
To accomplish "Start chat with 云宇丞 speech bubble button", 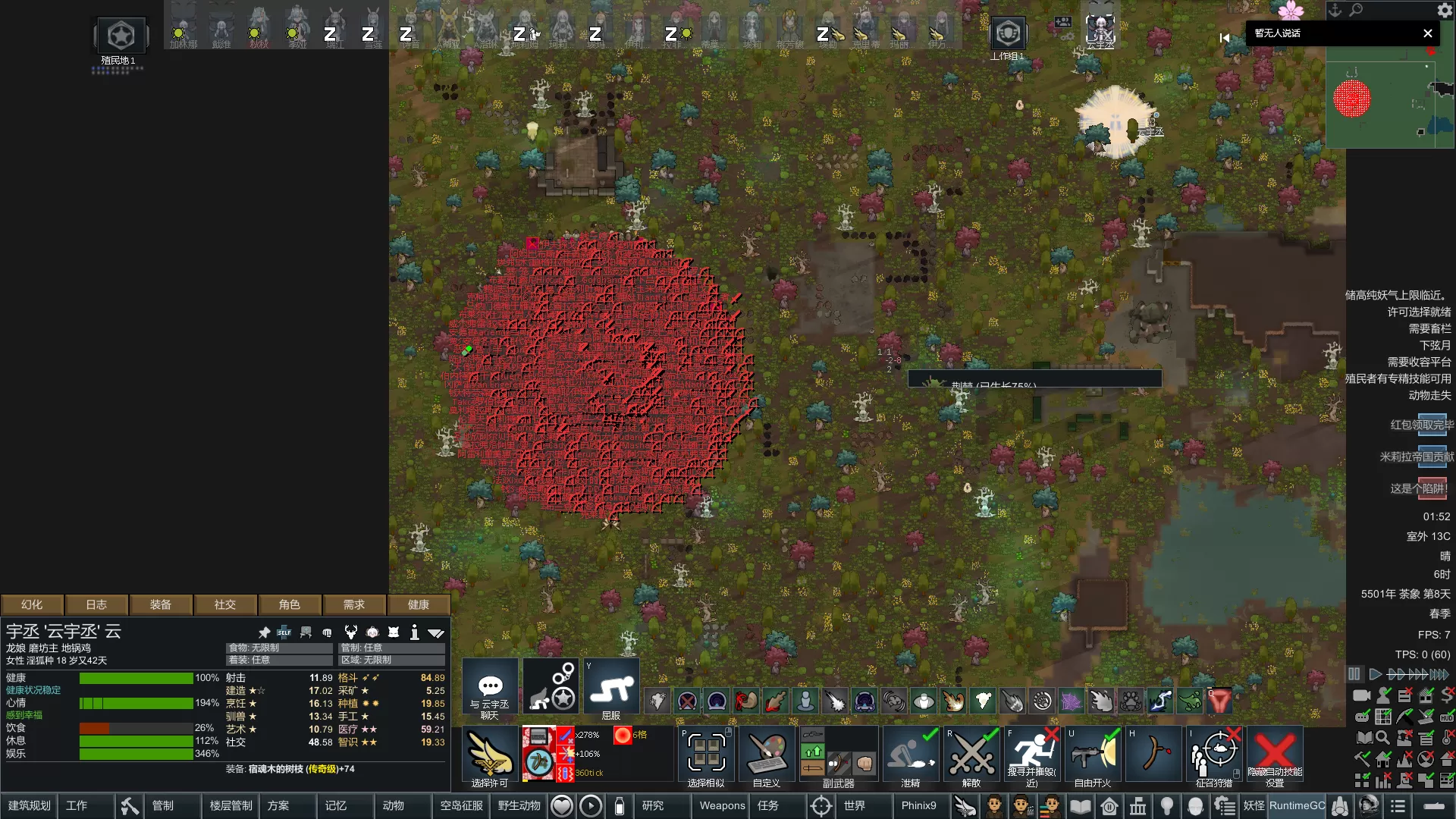I will coord(490,689).
